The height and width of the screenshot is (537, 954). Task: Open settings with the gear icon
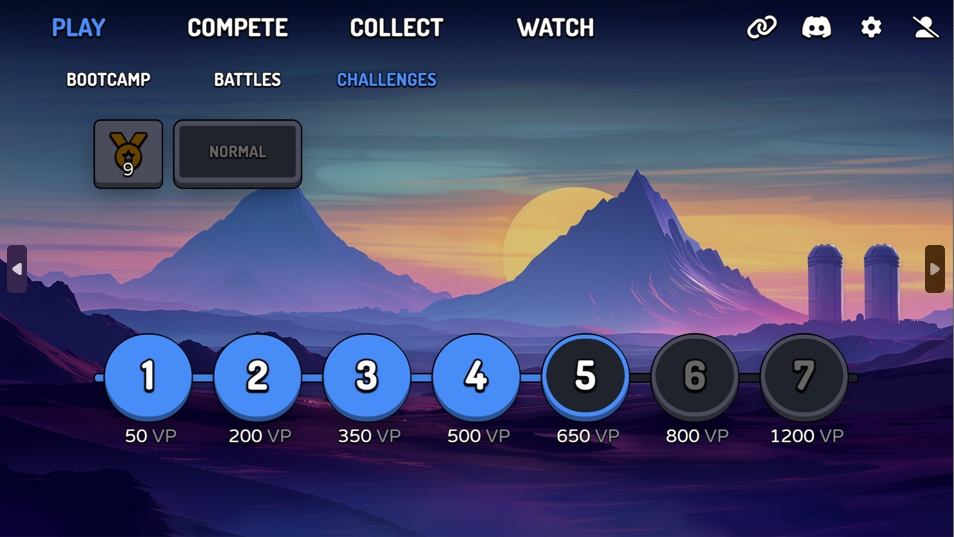click(871, 28)
